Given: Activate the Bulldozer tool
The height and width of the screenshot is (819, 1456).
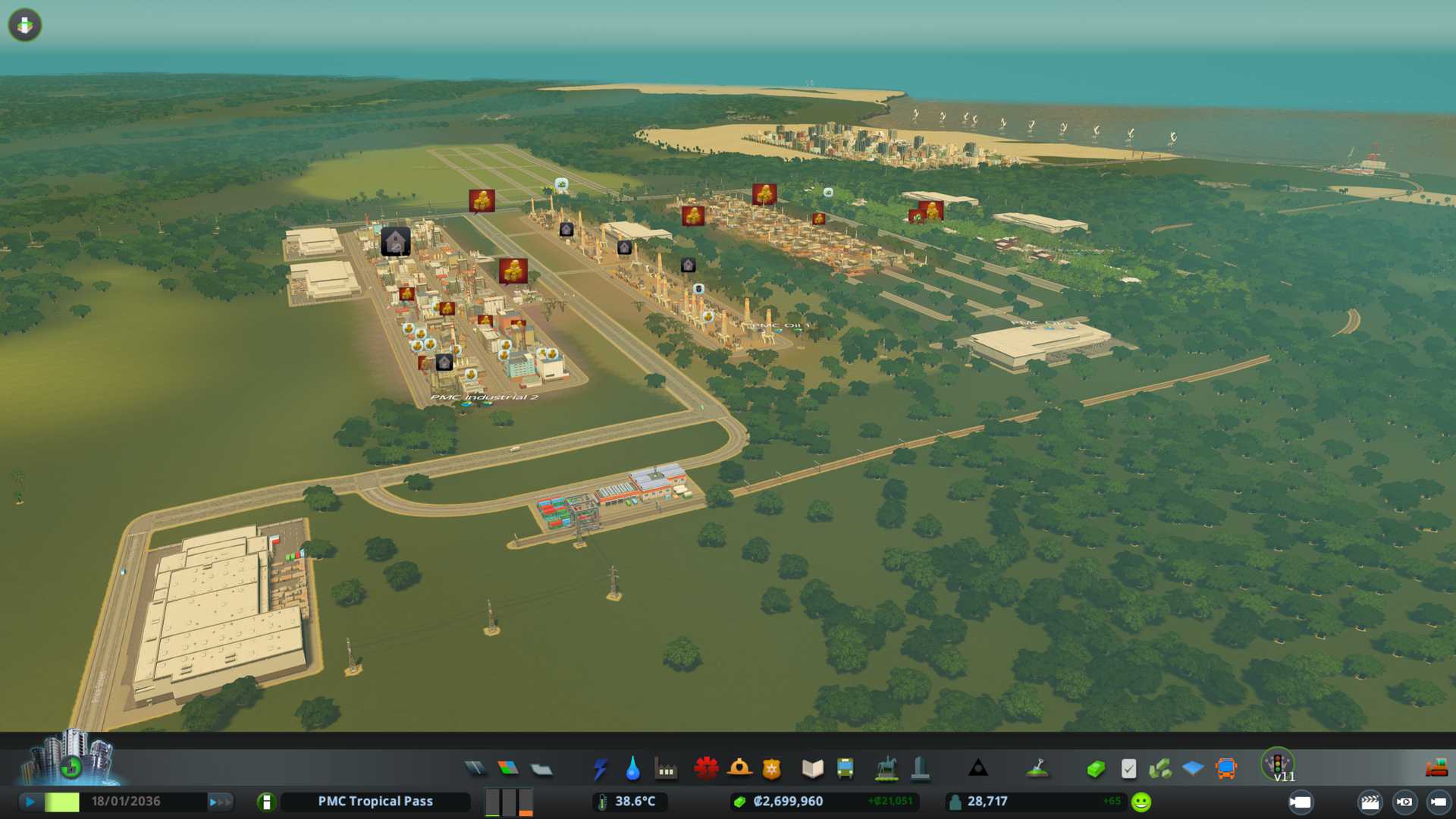Looking at the screenshot, I should [x=1436, y=769].
